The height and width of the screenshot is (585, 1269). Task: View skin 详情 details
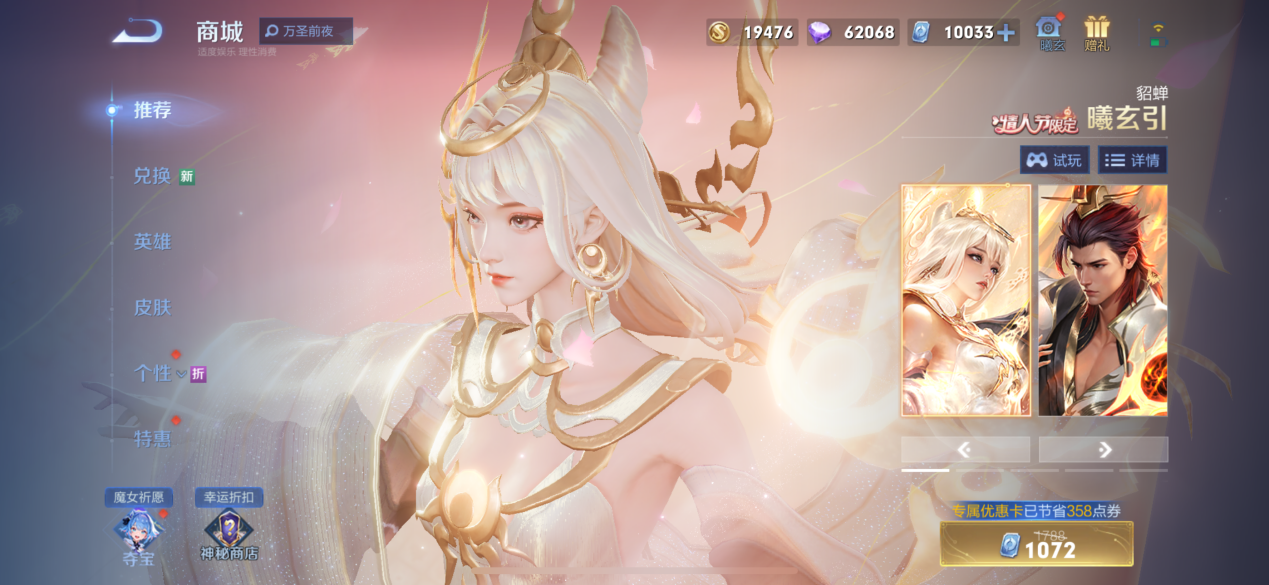pos(1132,160)
